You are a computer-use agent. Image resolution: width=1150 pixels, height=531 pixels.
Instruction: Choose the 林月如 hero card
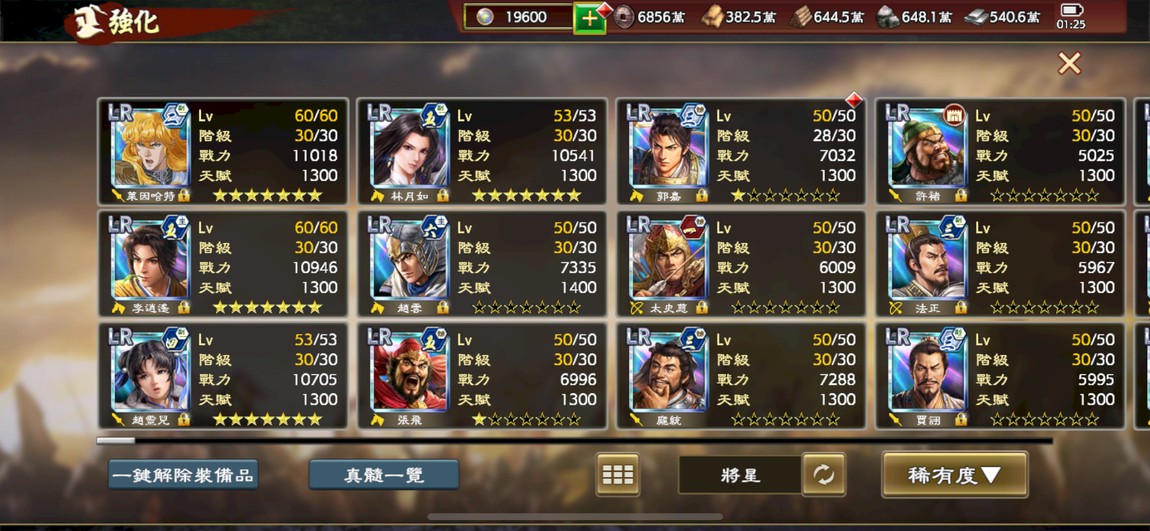point(482,151)
